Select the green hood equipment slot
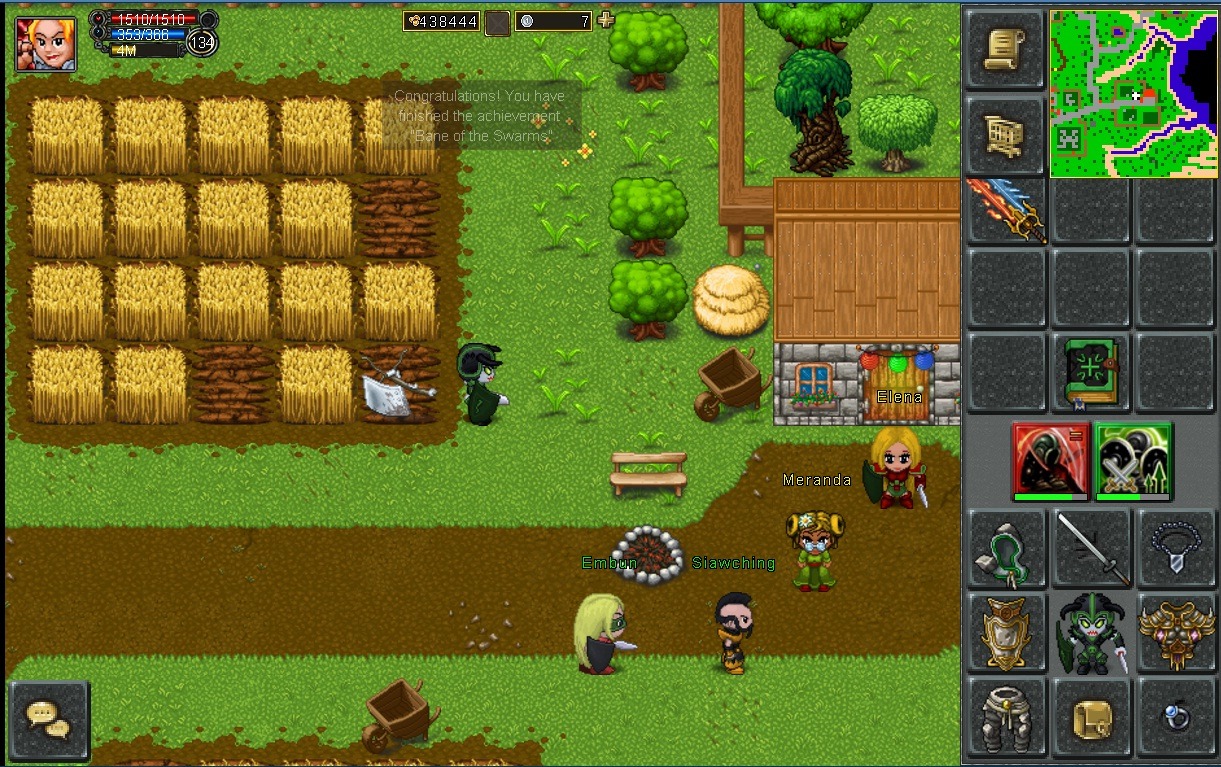 [1006, 548]
